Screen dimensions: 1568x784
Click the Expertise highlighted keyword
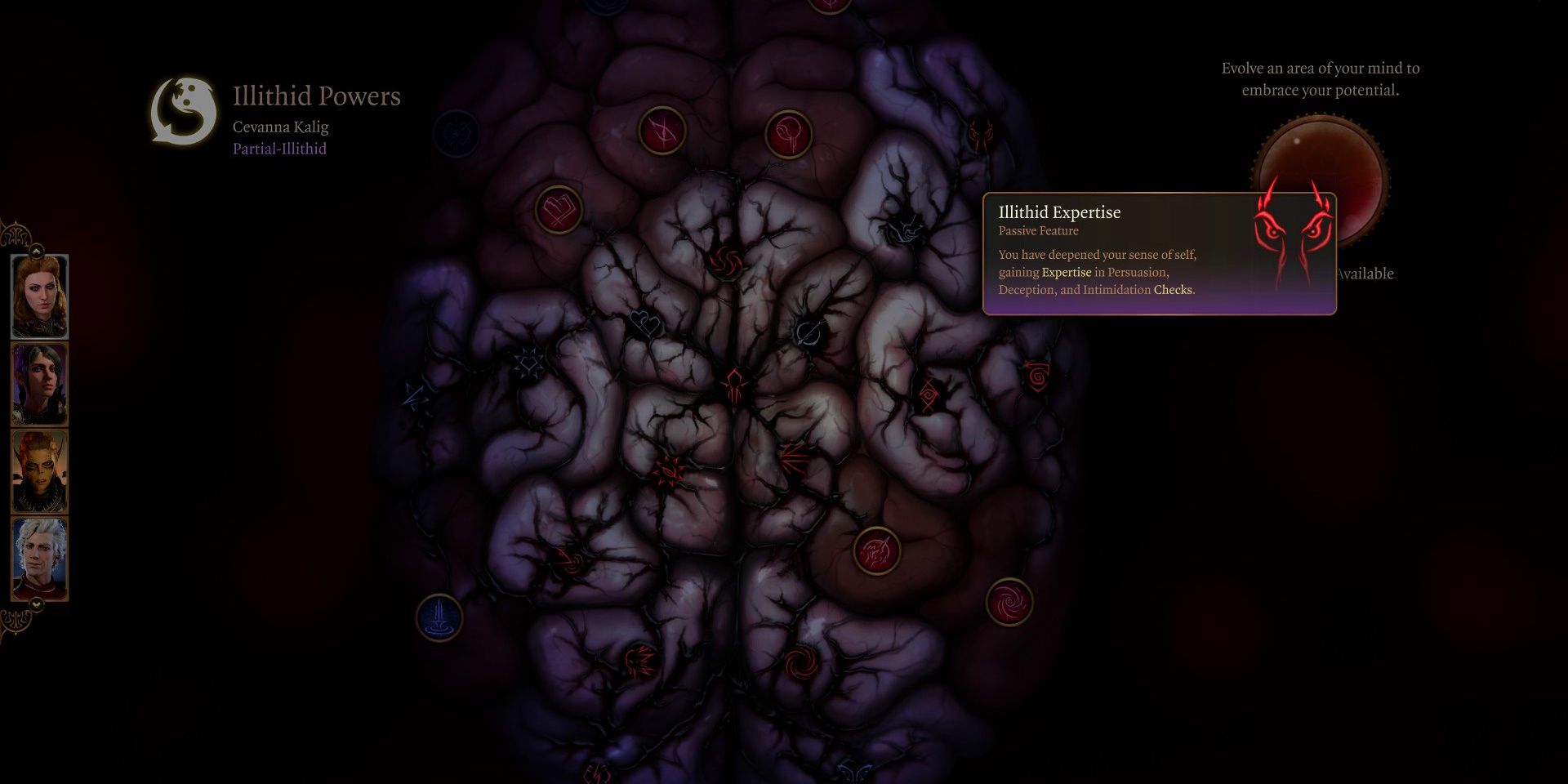(1066, 272)
